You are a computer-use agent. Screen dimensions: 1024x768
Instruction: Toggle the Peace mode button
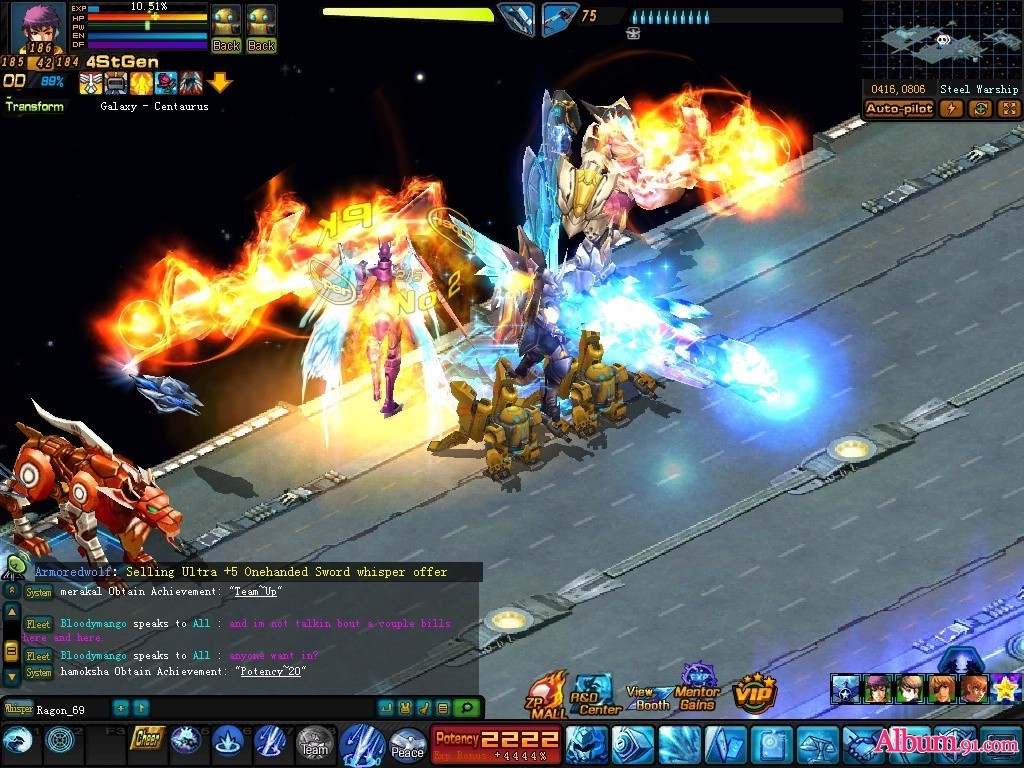tap(407, 745)
